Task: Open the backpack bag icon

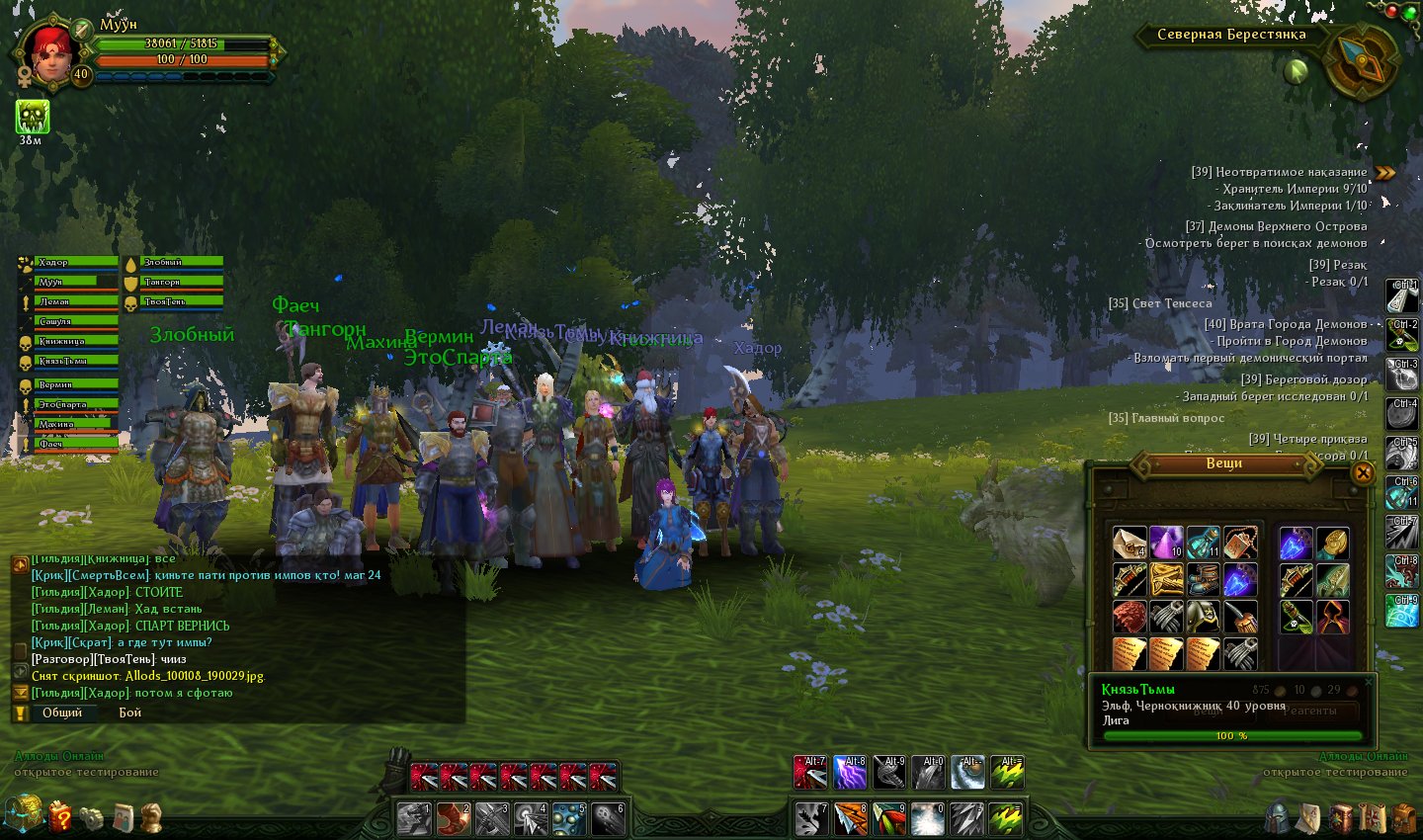Action: pos(1404,818)
